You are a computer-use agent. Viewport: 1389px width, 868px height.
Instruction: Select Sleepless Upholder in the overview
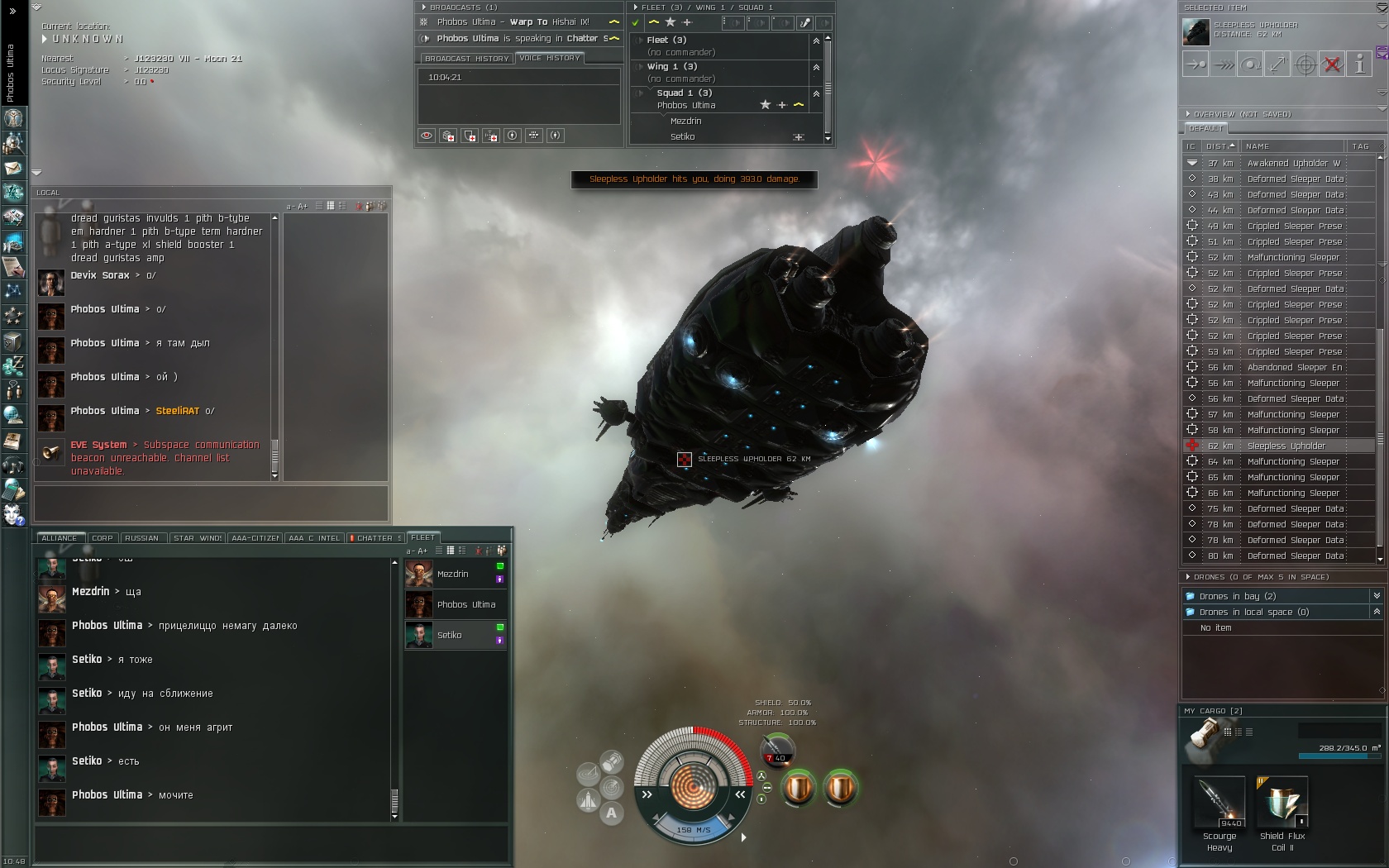point(1286,446)
